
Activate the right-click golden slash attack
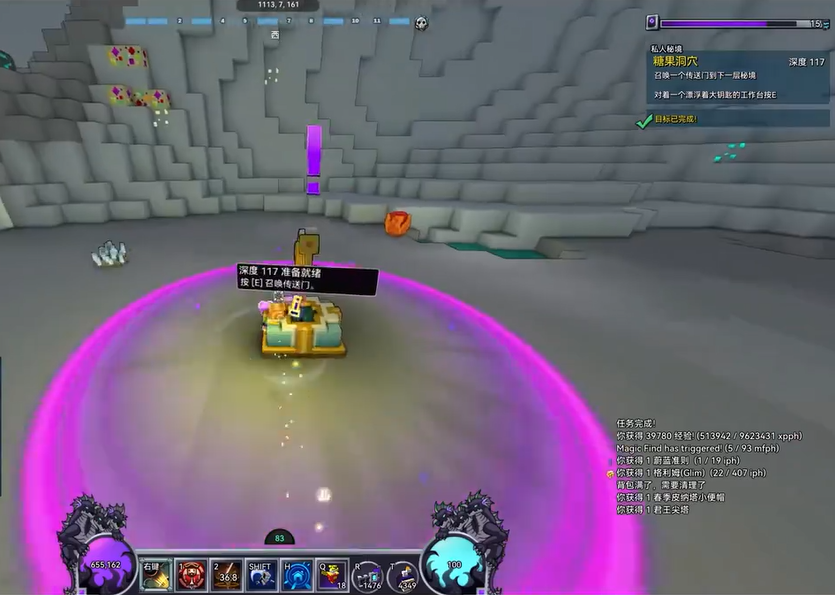click(x=155, y=575)
